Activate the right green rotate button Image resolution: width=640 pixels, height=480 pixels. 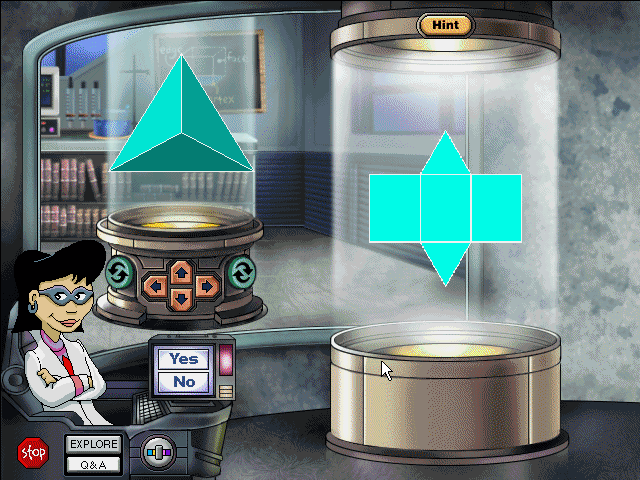click(x=242, y=271)
